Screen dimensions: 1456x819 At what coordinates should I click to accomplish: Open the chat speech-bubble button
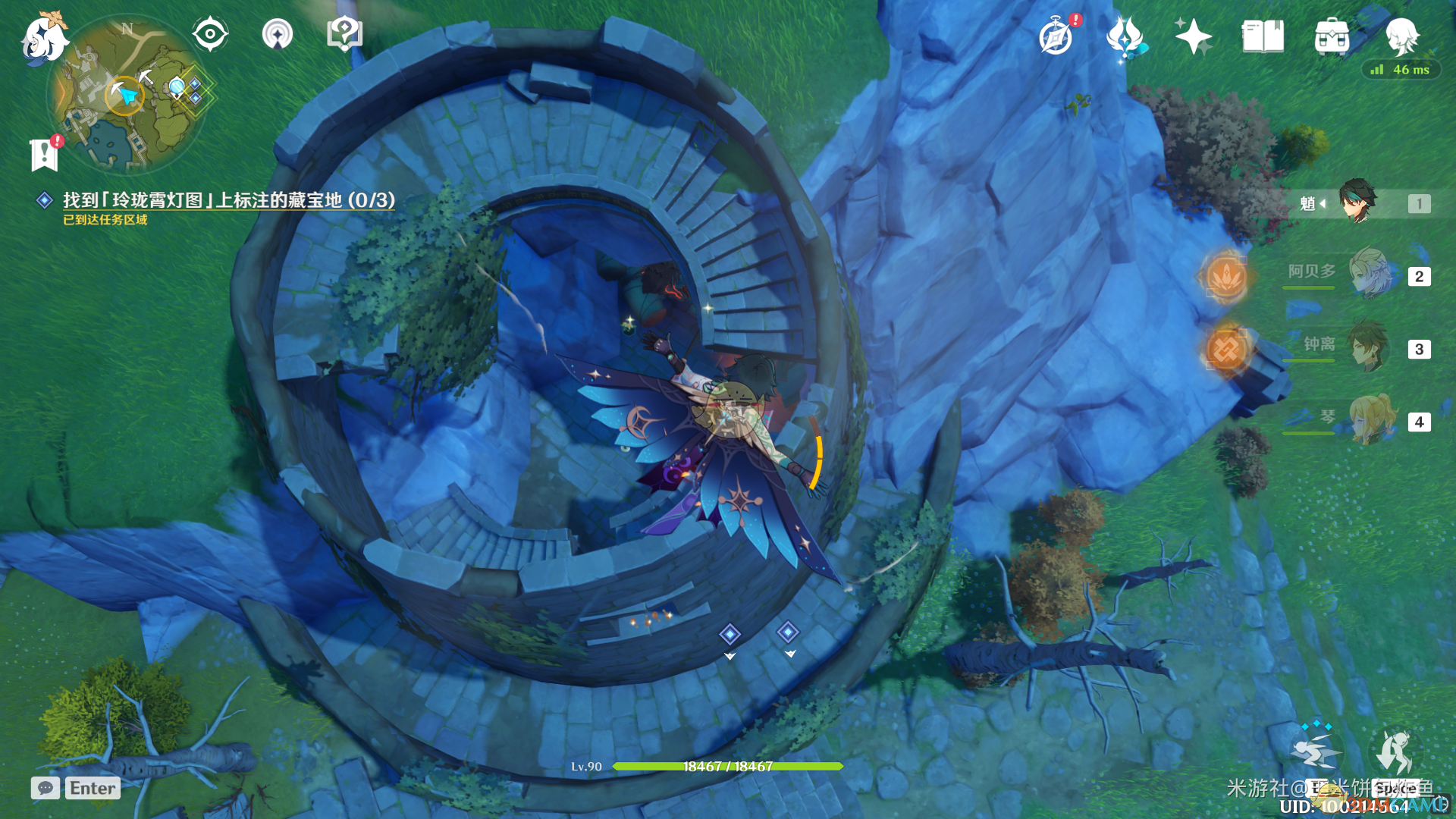(x=45, y=788)
